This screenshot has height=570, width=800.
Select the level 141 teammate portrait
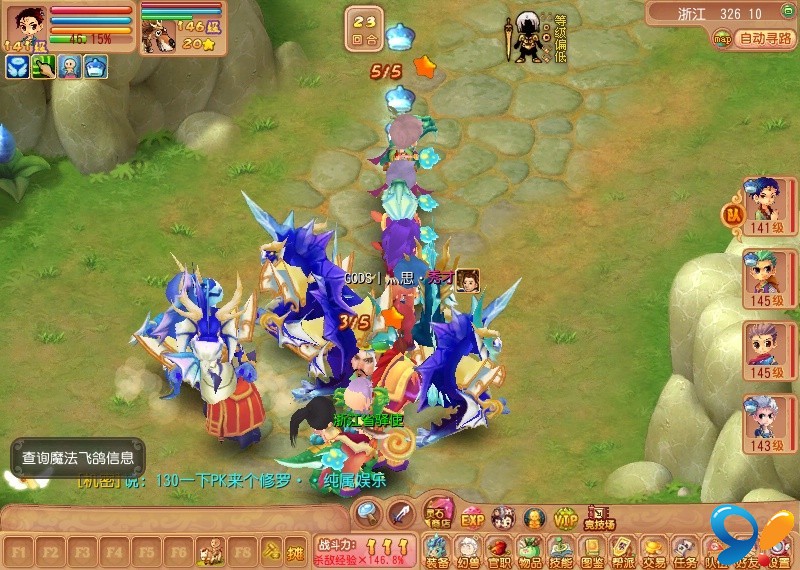click(x=763, y=204)
